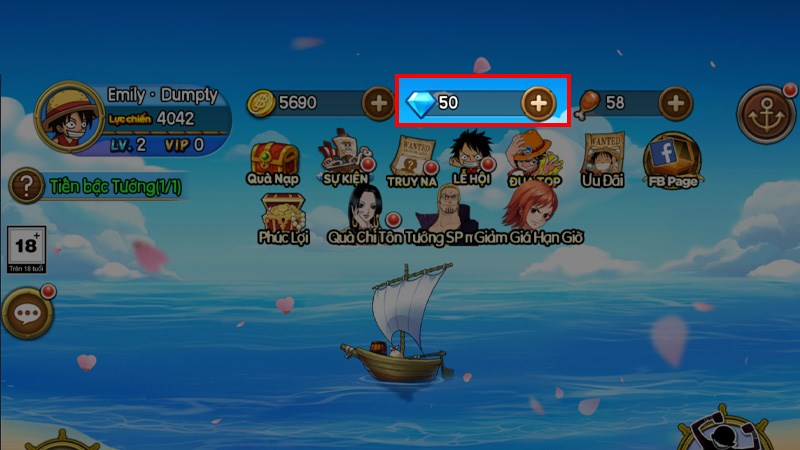The image size is (800, 450).
Task: Buy more diamonds using the plus button
Action: pyautogui.click(x=538, y=102)
